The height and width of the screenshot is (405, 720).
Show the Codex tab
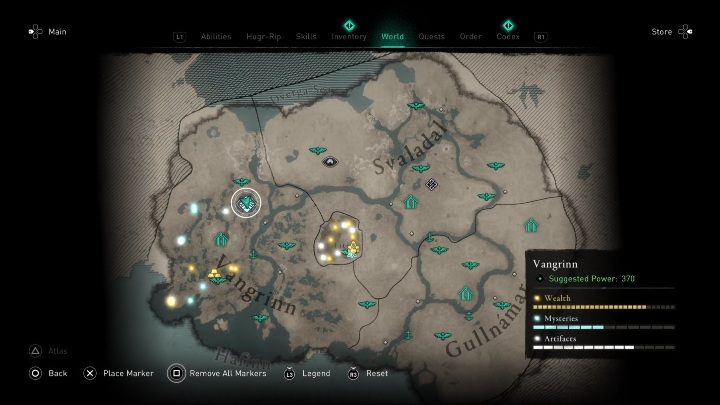(508, 37)
